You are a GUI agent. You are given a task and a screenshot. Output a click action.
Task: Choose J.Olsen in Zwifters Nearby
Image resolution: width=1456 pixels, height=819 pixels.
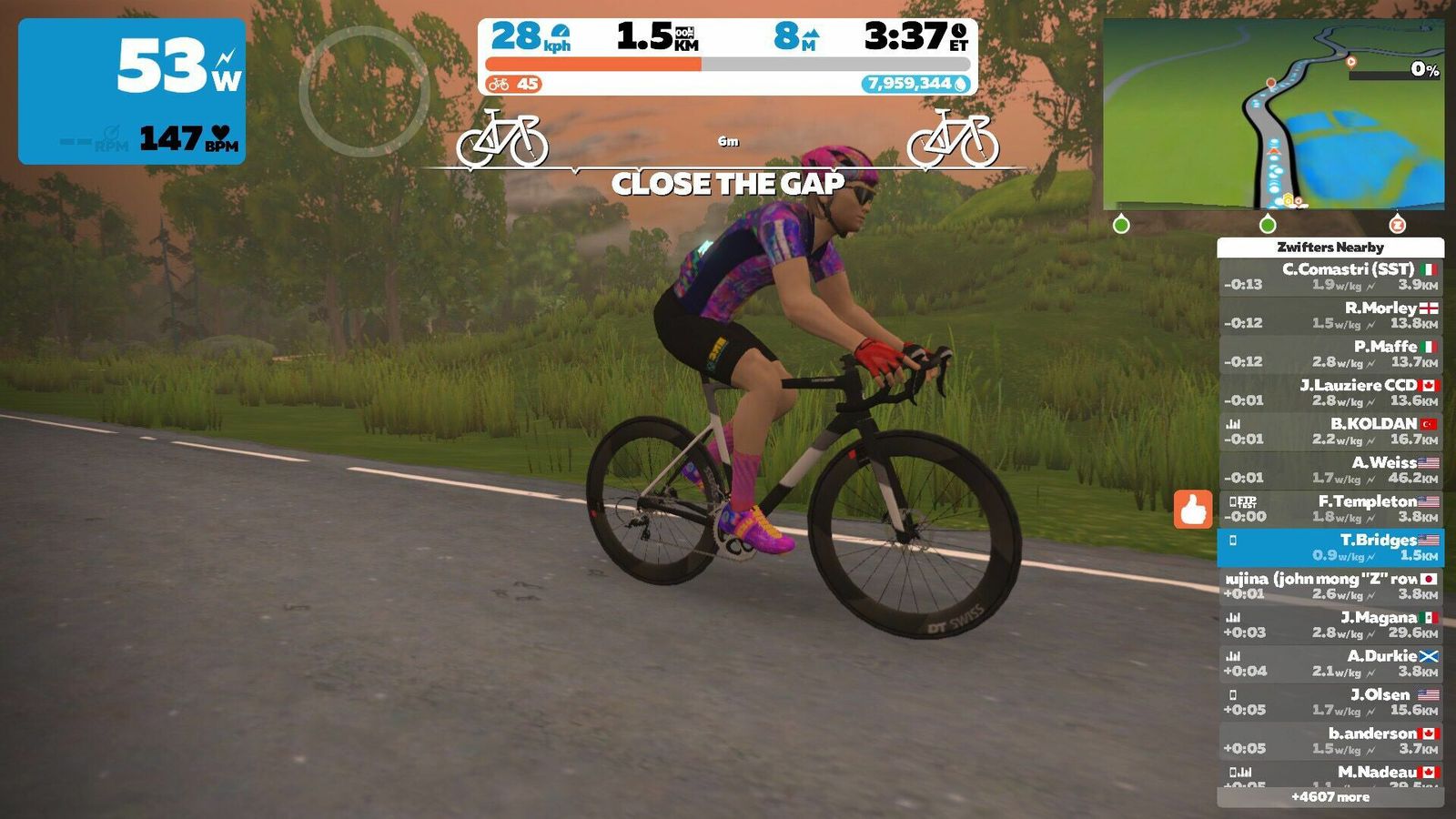[1330, 702]
